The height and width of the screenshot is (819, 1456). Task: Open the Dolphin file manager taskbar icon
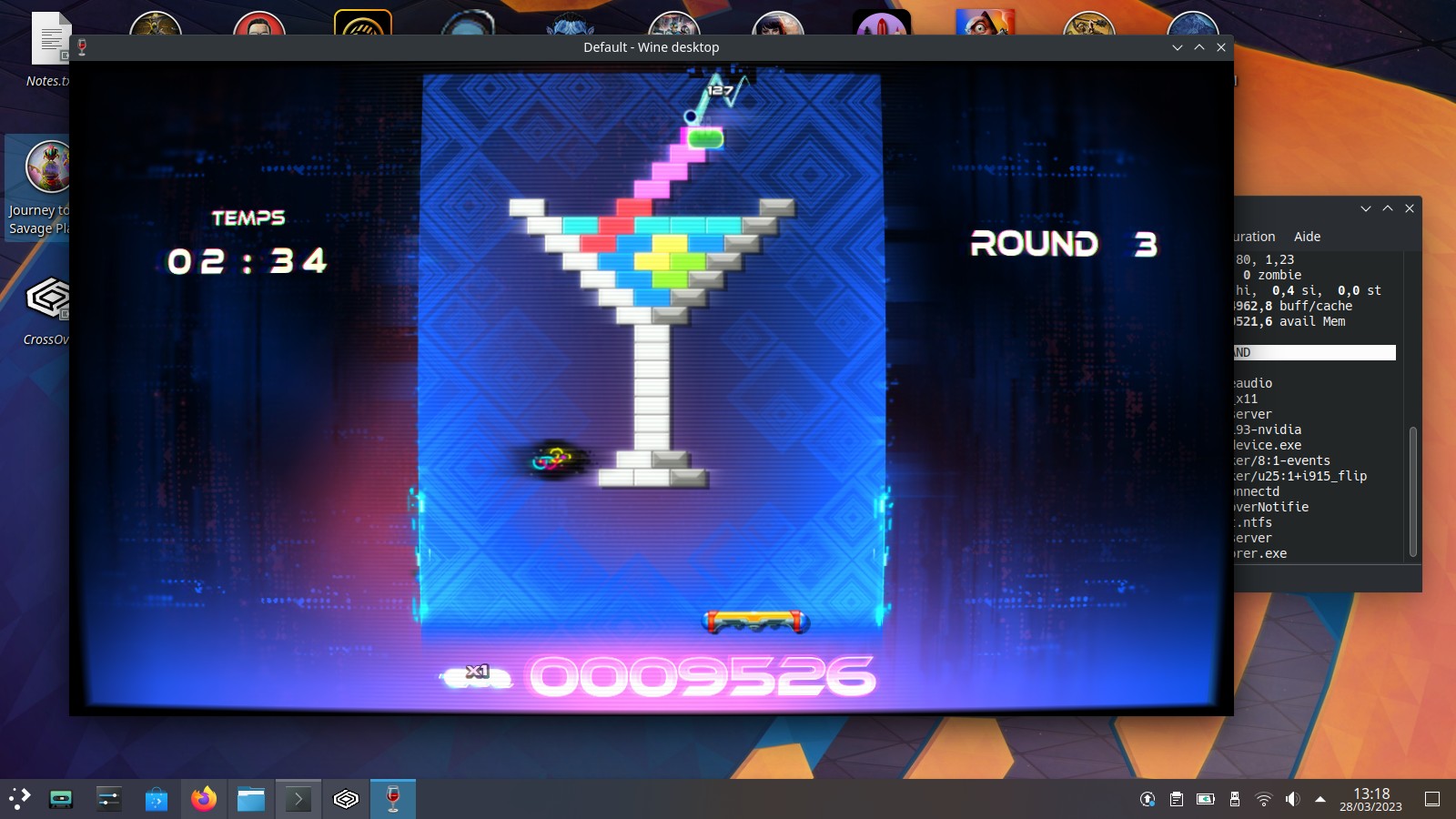coord(251,800)
